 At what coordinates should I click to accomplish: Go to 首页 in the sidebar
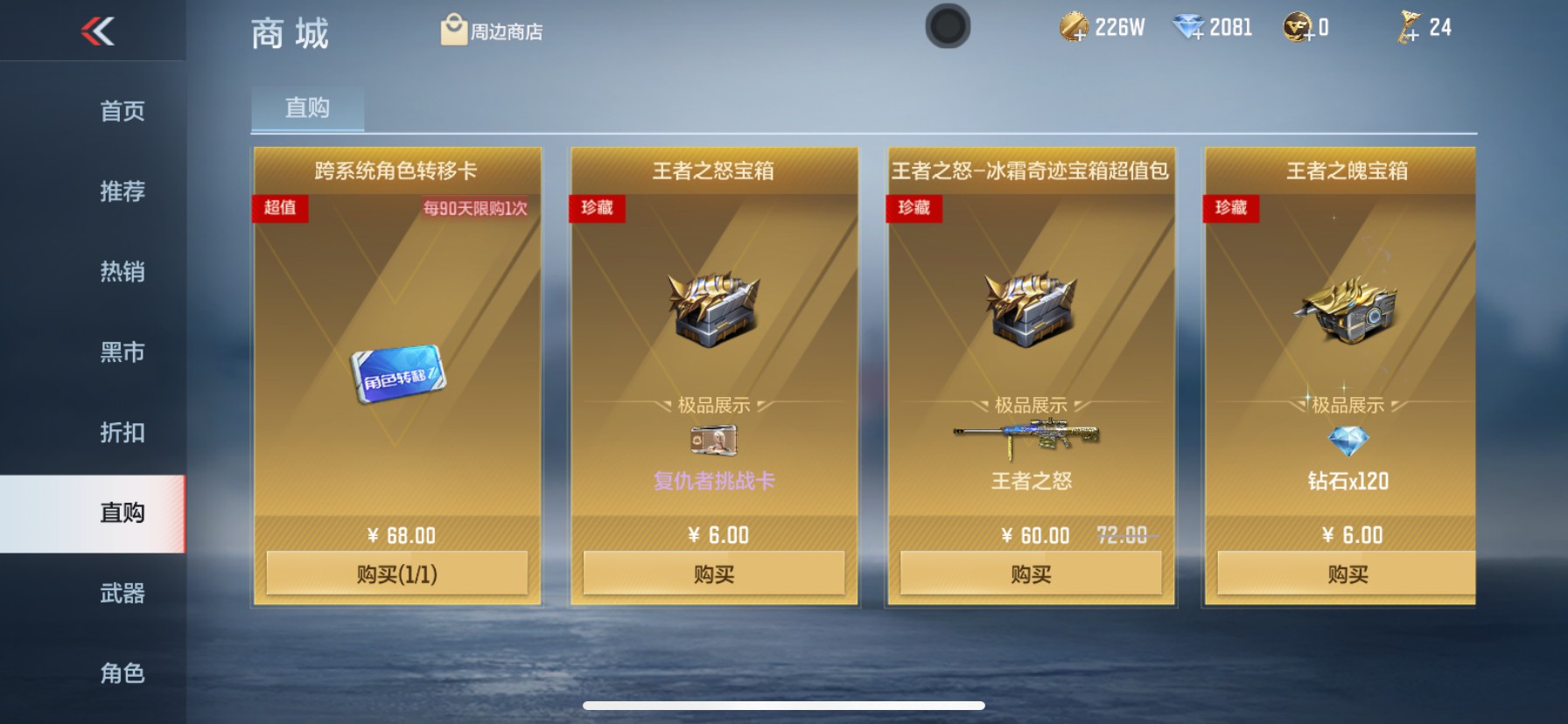(x=121, y=112)
